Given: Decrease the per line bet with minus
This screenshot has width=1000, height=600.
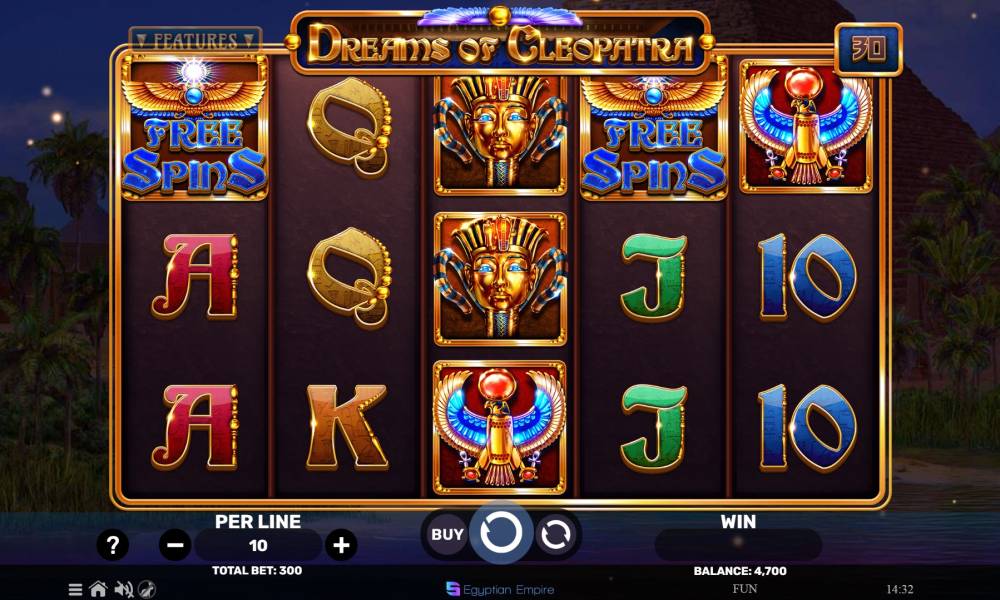Looking at the screenshot, I should (x=175, y=545).
